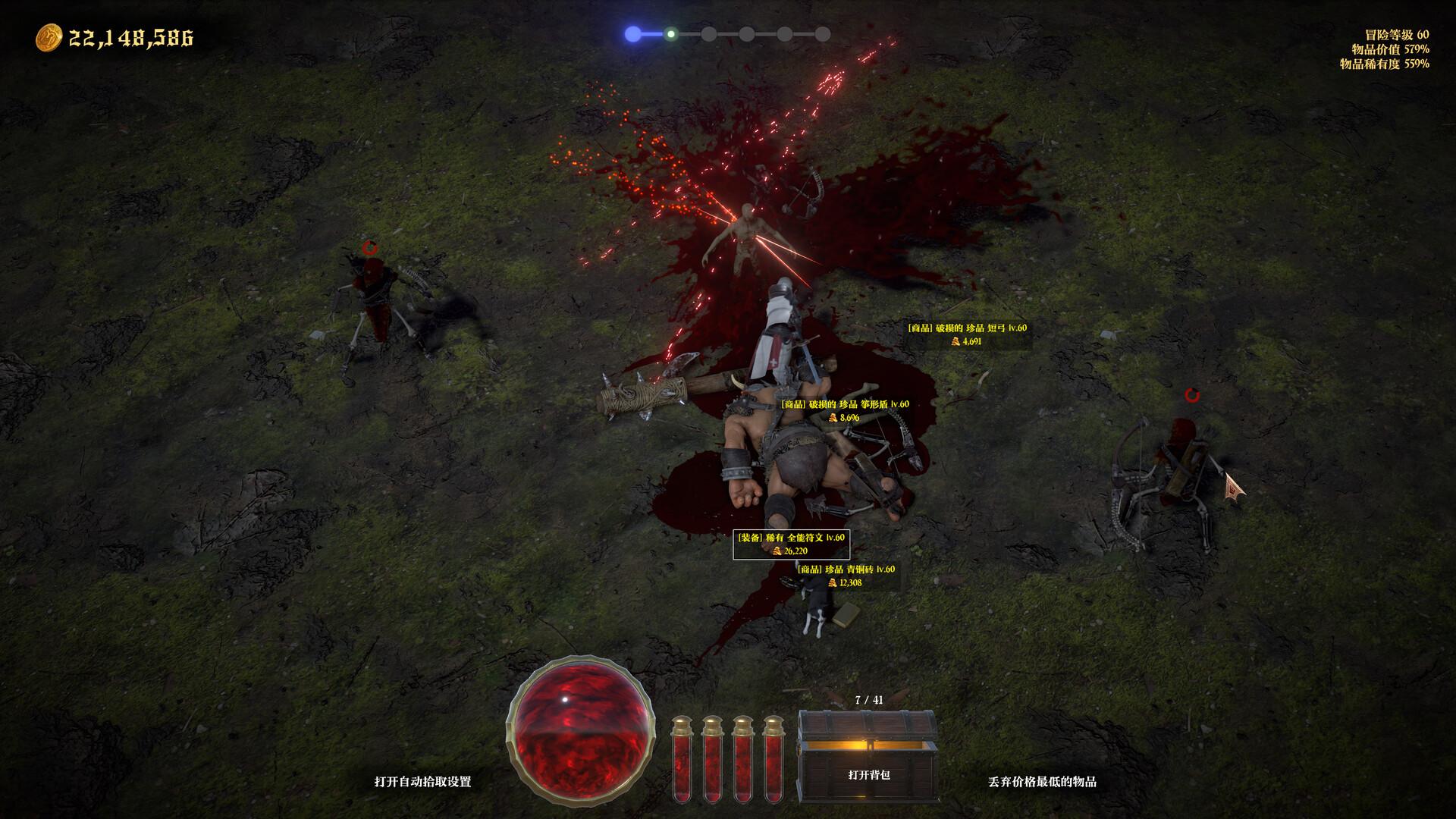Open the auto-pickup settings (打开自动拾取设置)
The height and width of the screenshot is (819, 1456).
[422, 782]
